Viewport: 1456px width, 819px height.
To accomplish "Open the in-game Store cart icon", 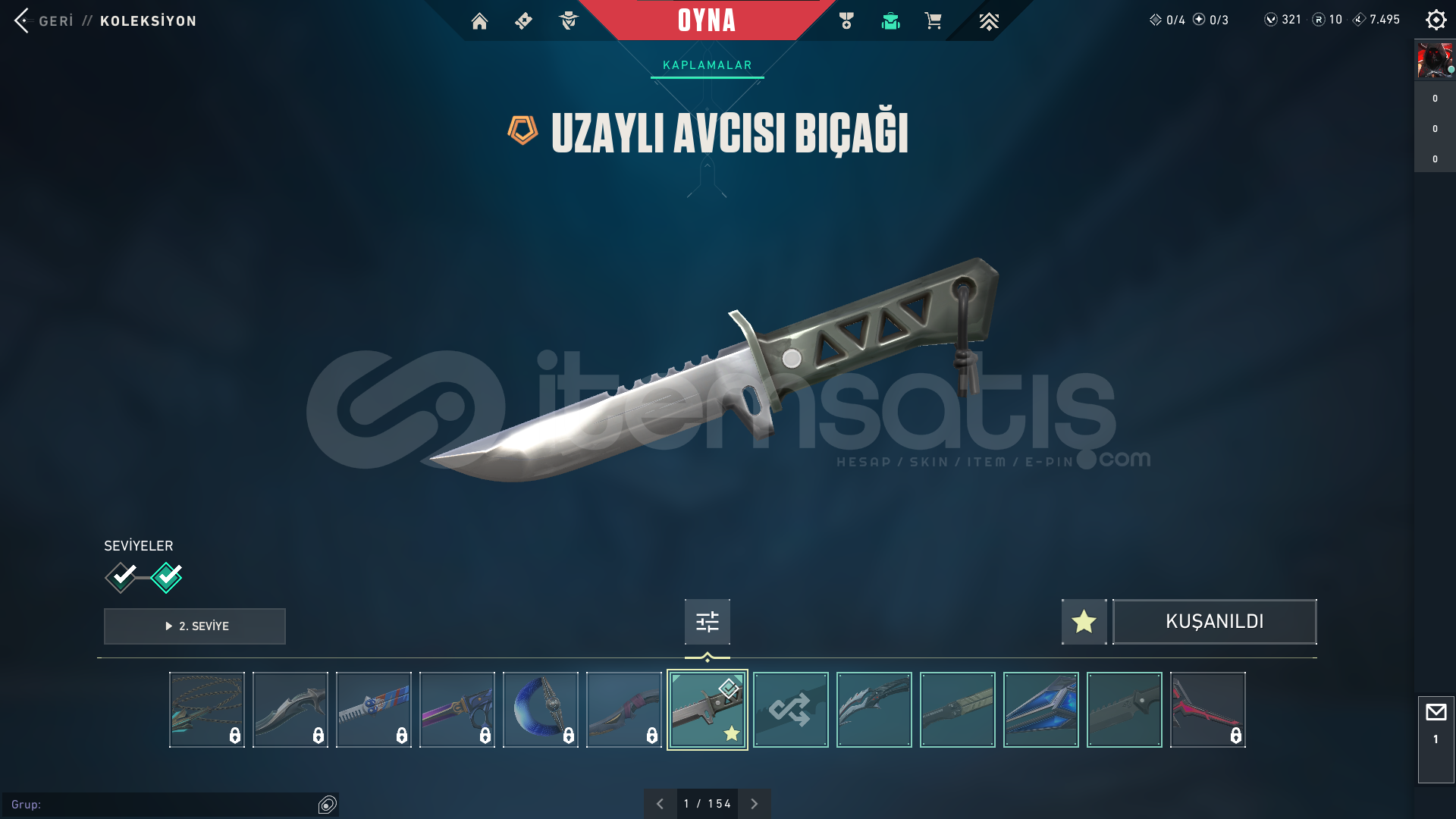I will click(x=934, y=20).
